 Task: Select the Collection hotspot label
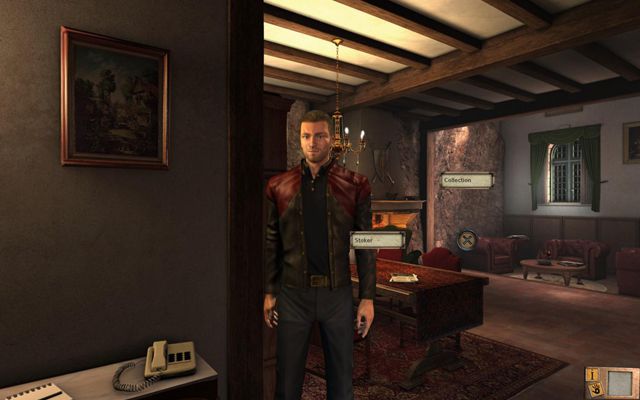[466, 181]
